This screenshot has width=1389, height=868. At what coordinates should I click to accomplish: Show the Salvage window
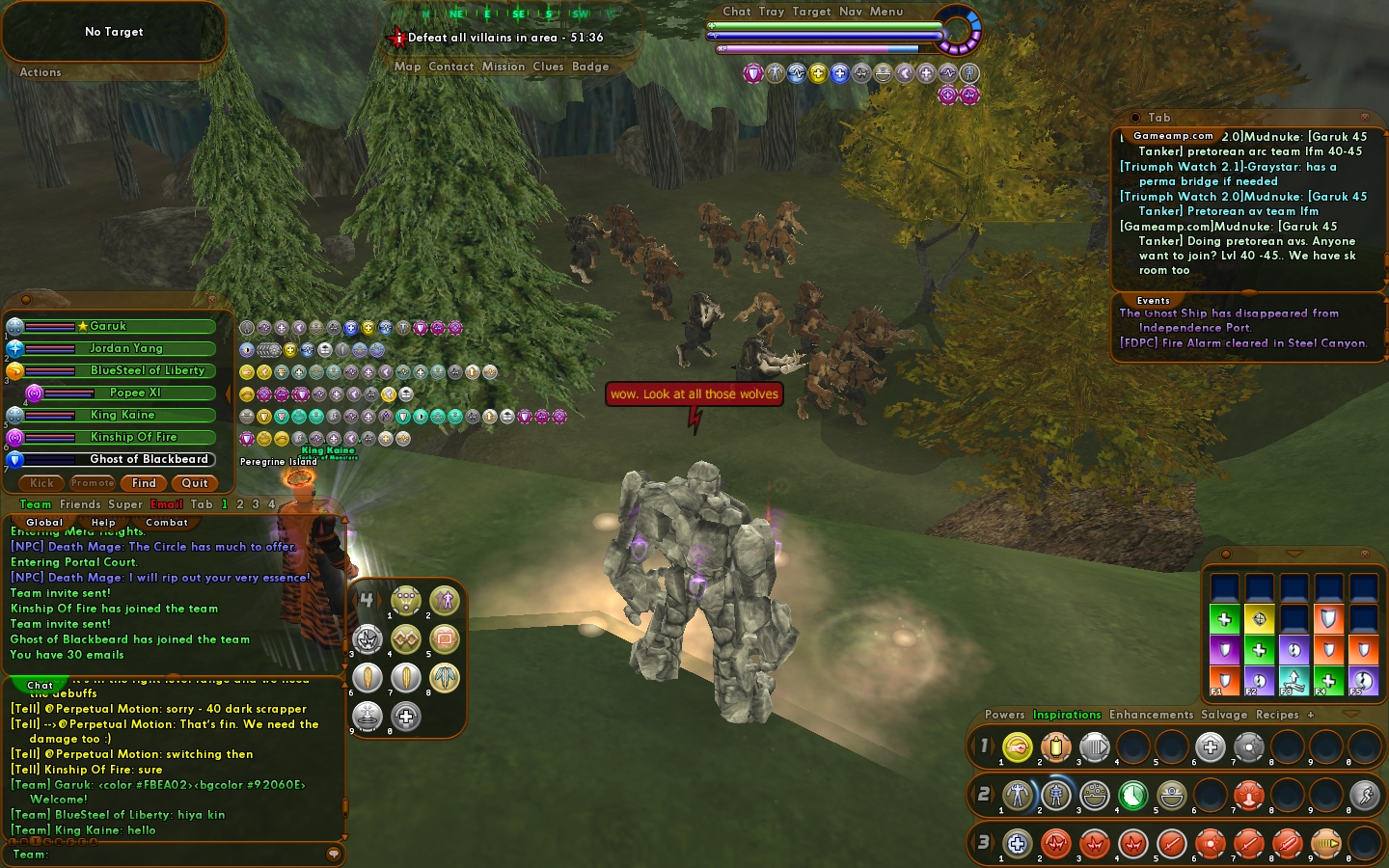click(1224, 715)
